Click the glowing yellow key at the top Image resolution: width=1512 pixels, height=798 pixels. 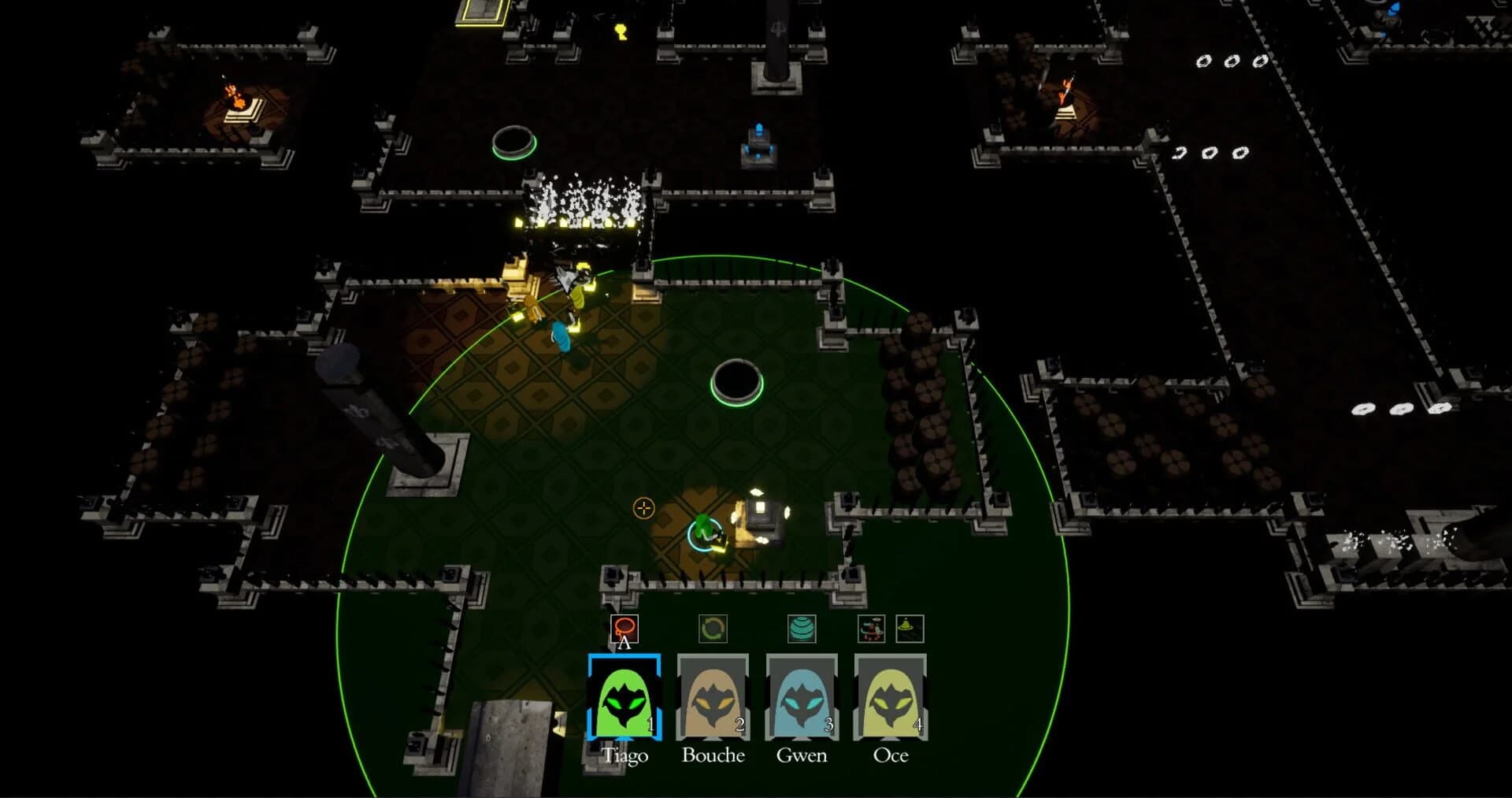click(621, 30)
